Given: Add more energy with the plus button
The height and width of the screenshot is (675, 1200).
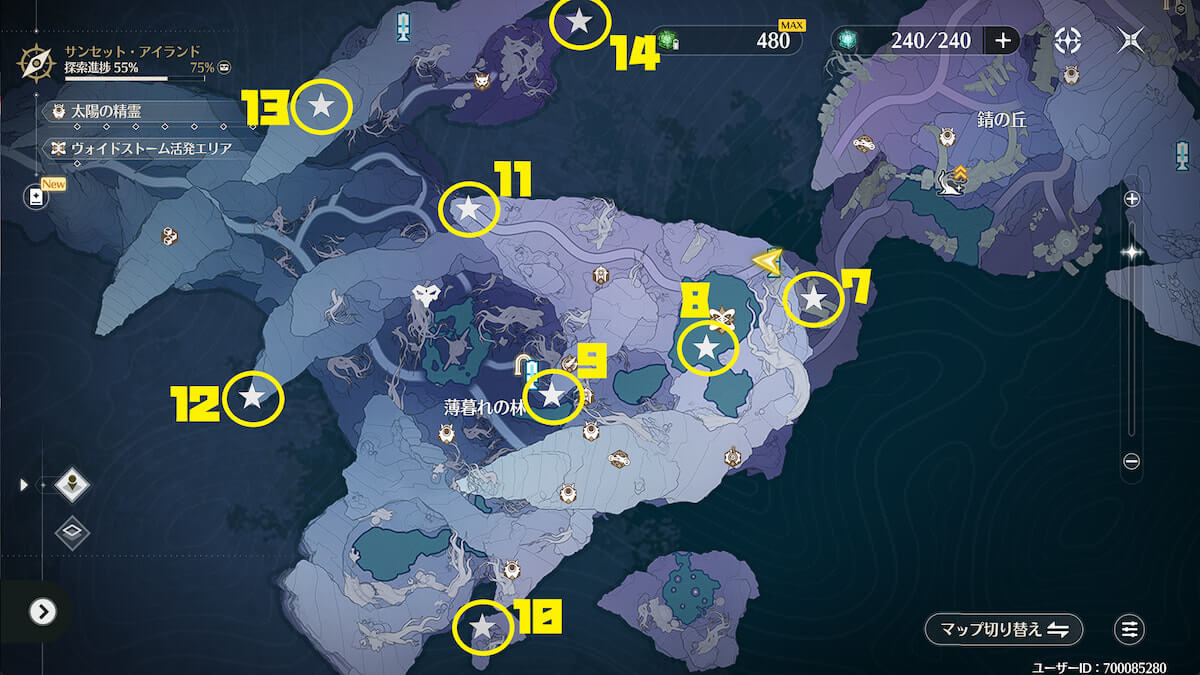Looking at the screenshot, I should coord(1002,40).
